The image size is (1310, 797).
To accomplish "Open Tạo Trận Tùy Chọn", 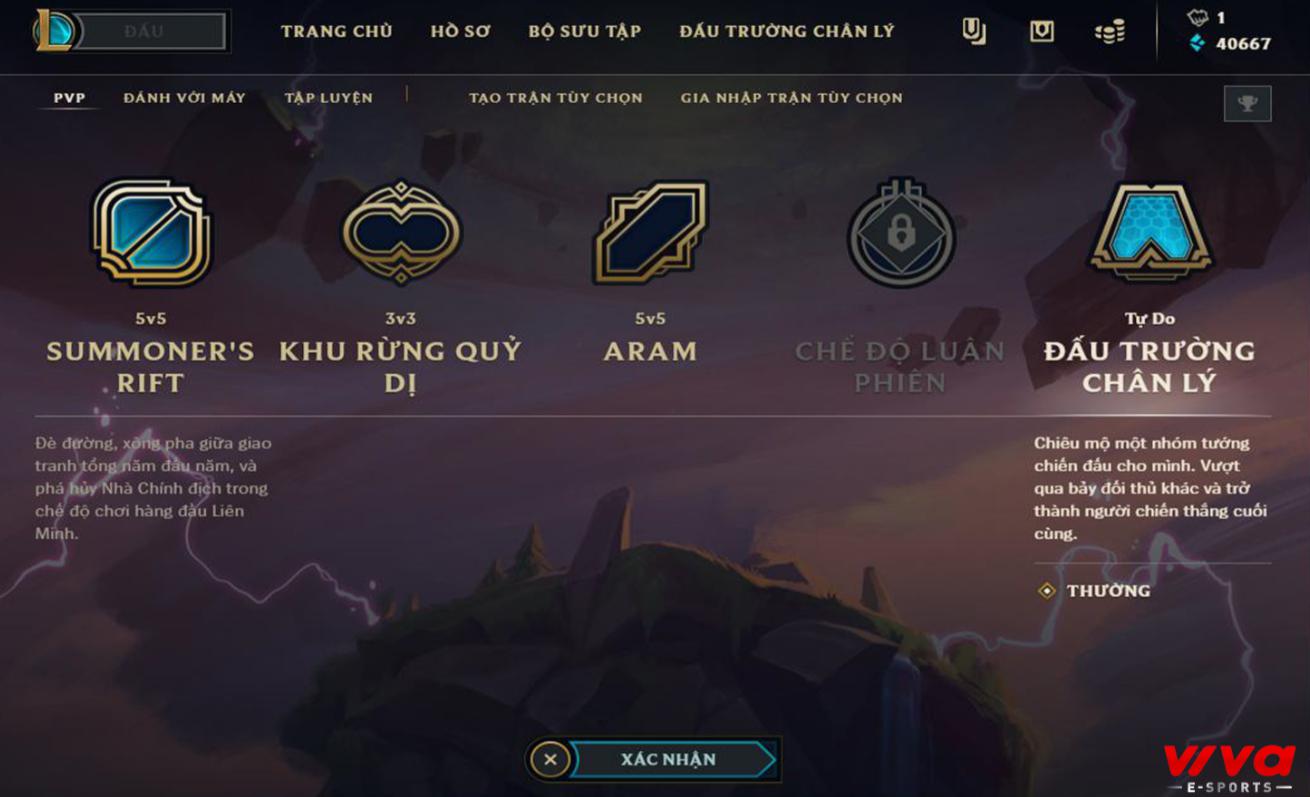I will (x=555, y=98).
